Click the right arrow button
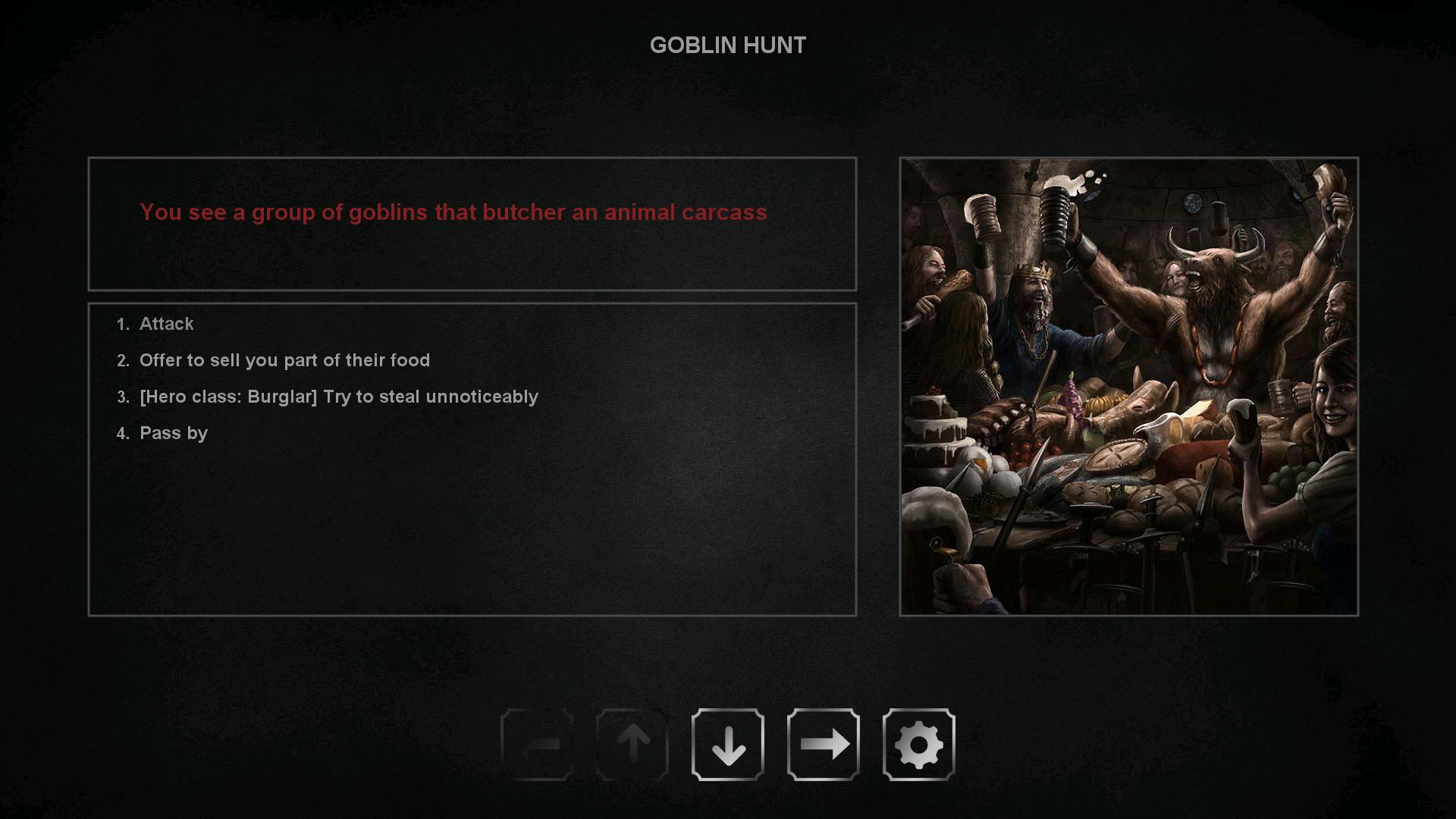 click(823, 745)
